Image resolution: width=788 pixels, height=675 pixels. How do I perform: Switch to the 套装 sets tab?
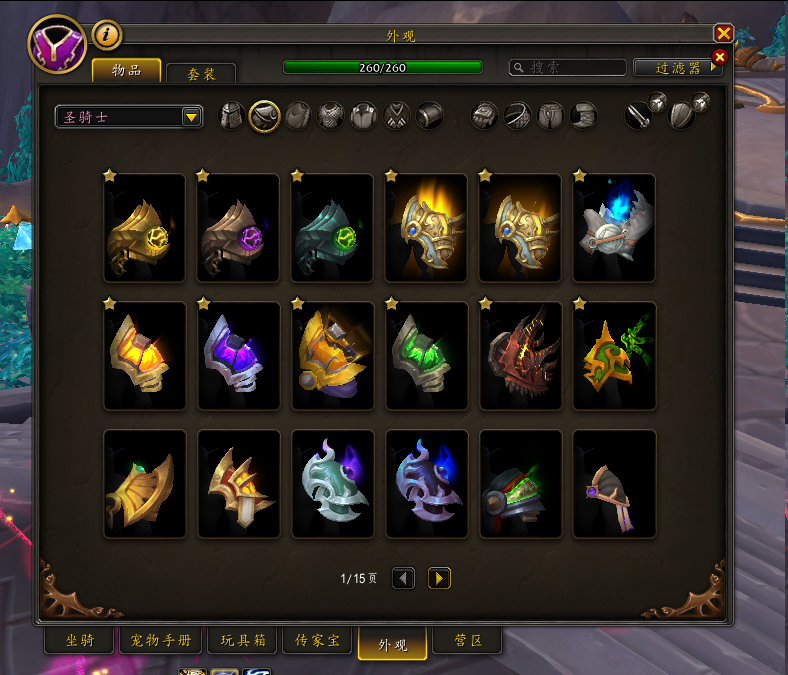200,73
